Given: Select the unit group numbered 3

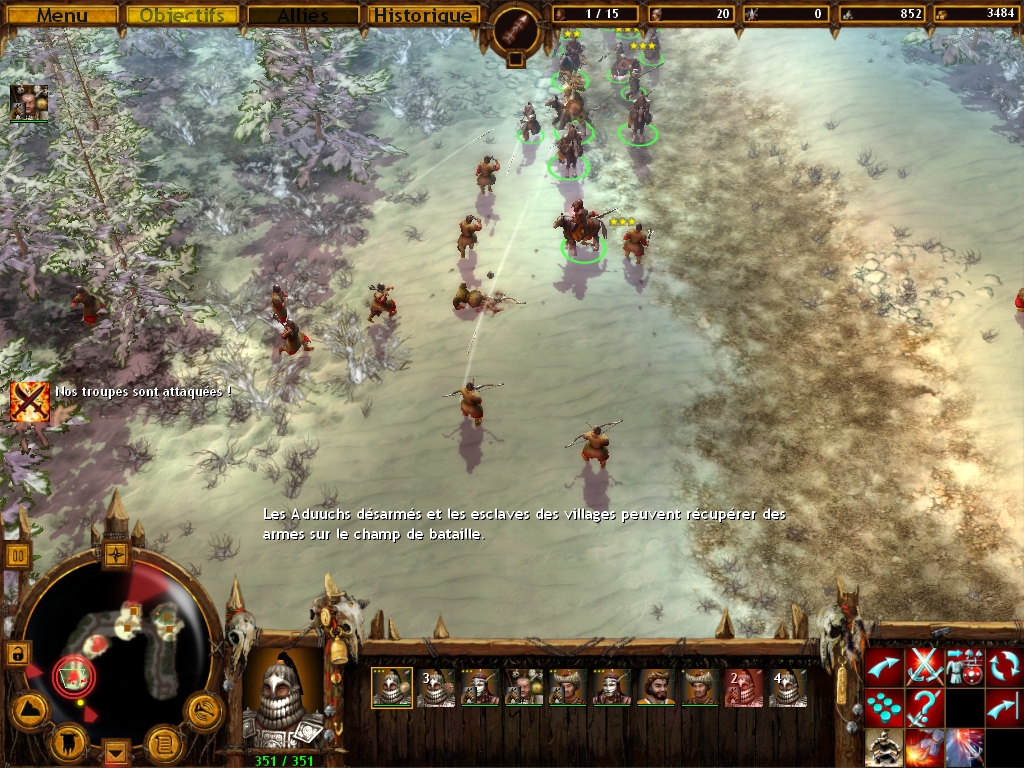Looking at the screenshot, I should (x=436, y=688).
